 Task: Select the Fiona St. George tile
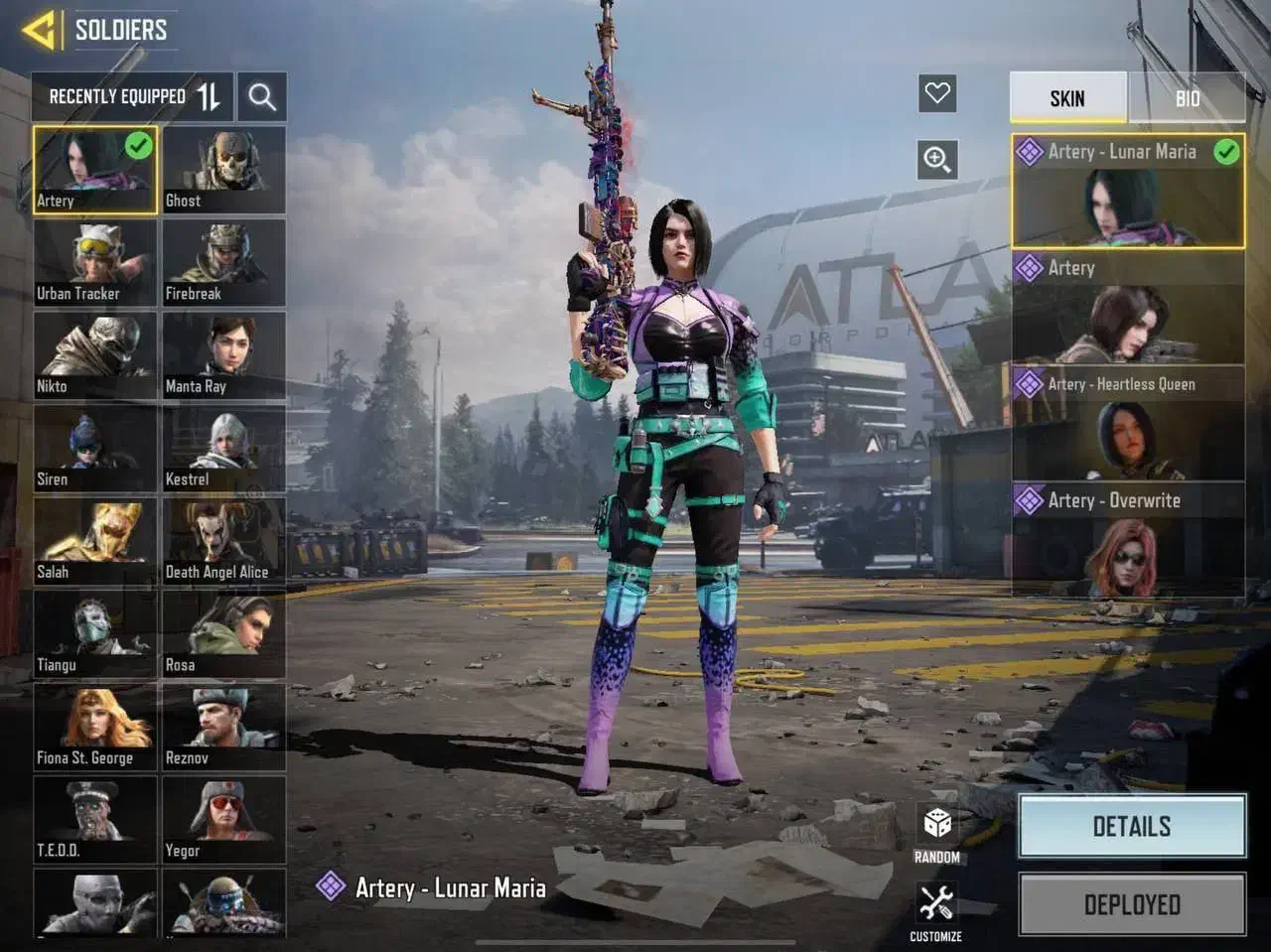pos(95,728)
